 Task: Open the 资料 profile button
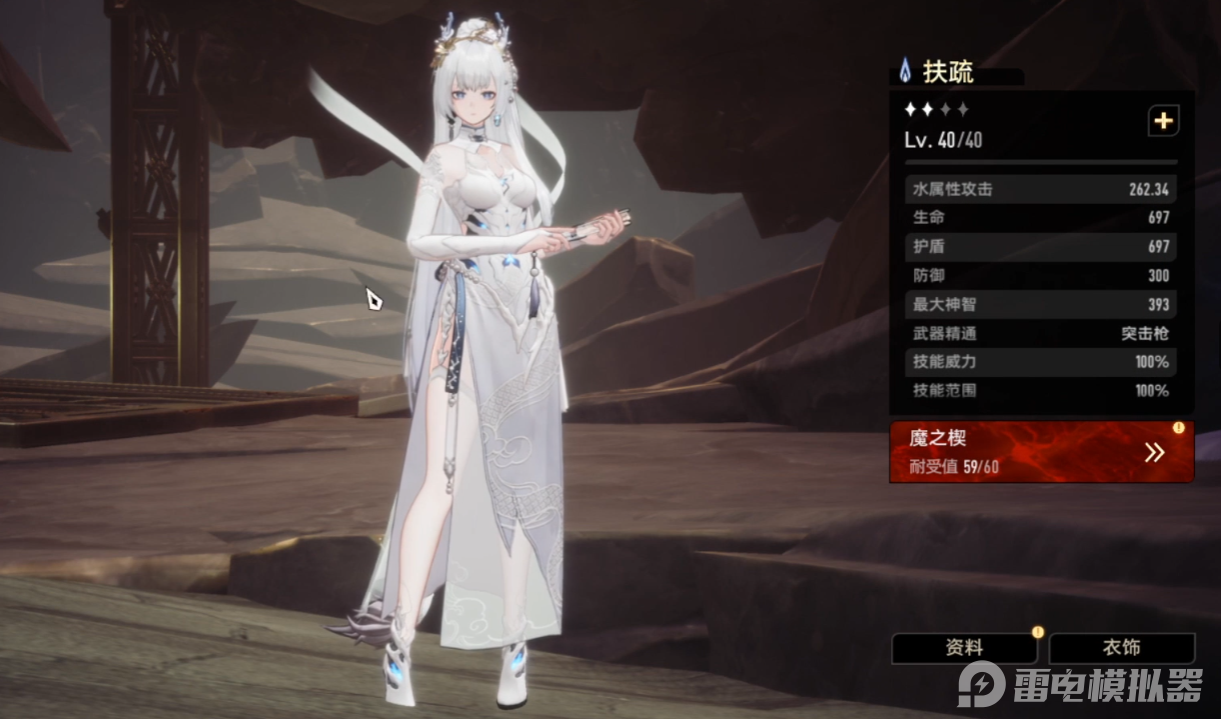point(964,648)
